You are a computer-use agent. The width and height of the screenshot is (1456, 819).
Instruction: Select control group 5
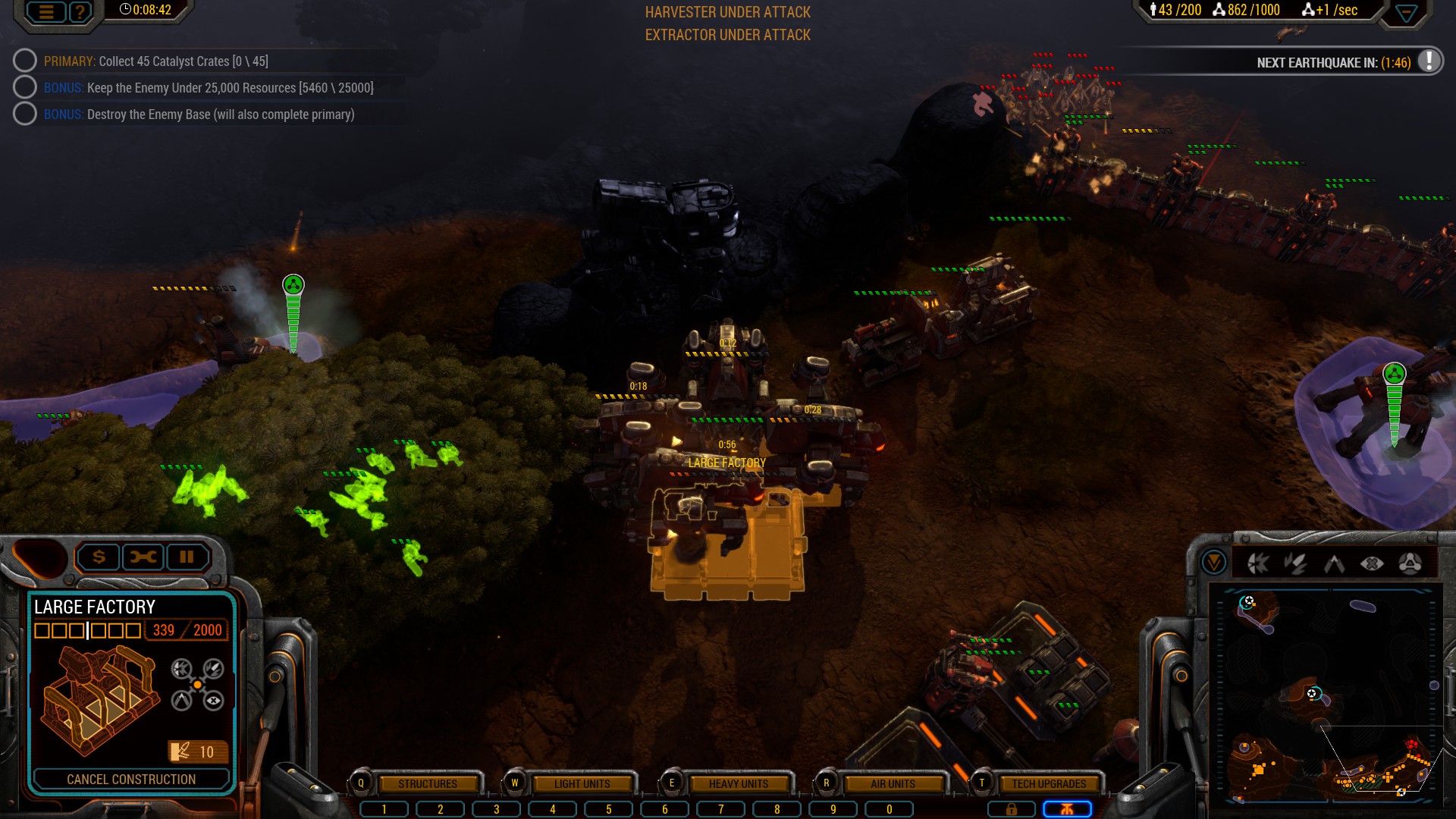click(x=608, y=809)
